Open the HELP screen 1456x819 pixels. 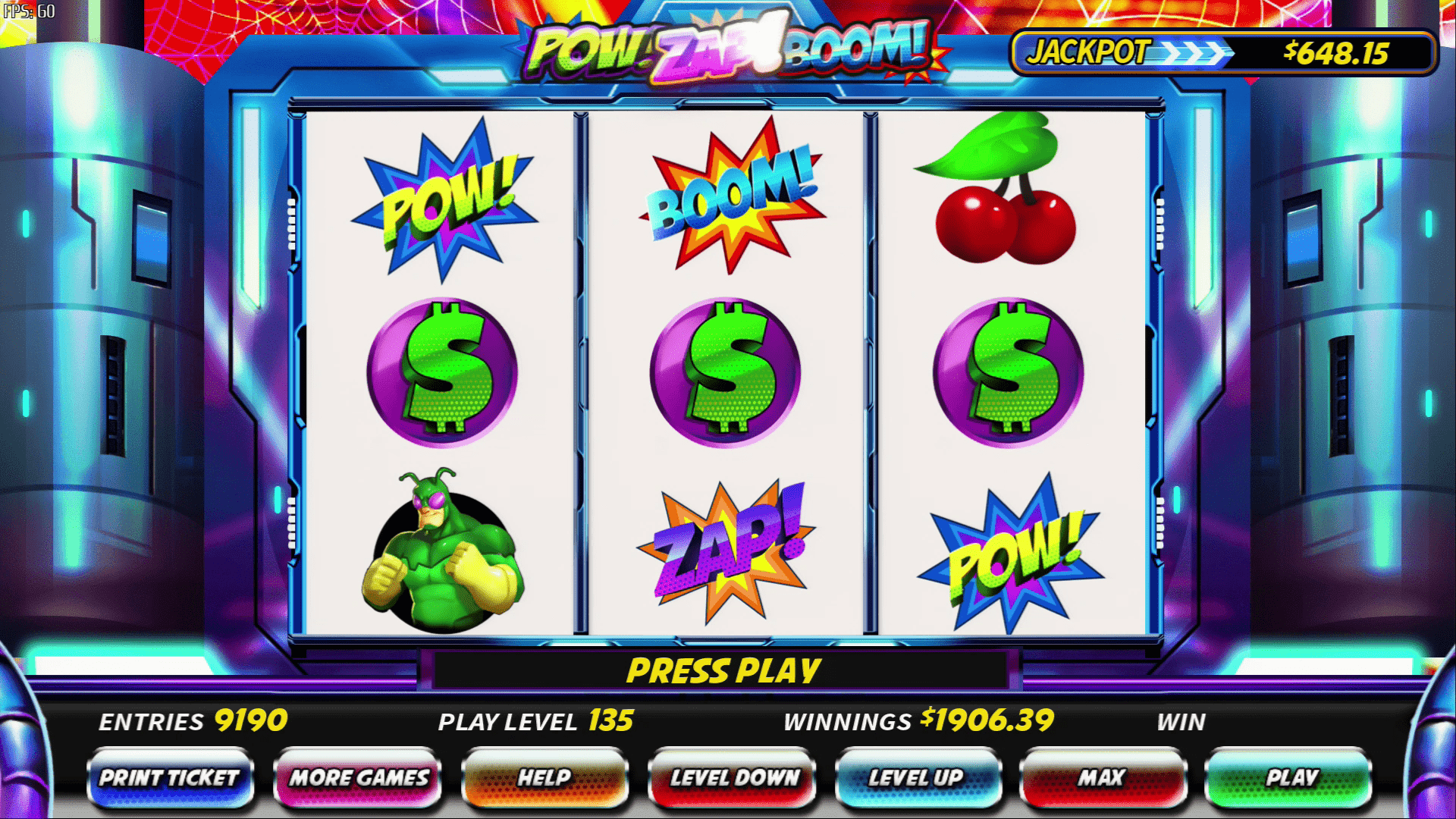pyautogui.click(x=546, y=778)
